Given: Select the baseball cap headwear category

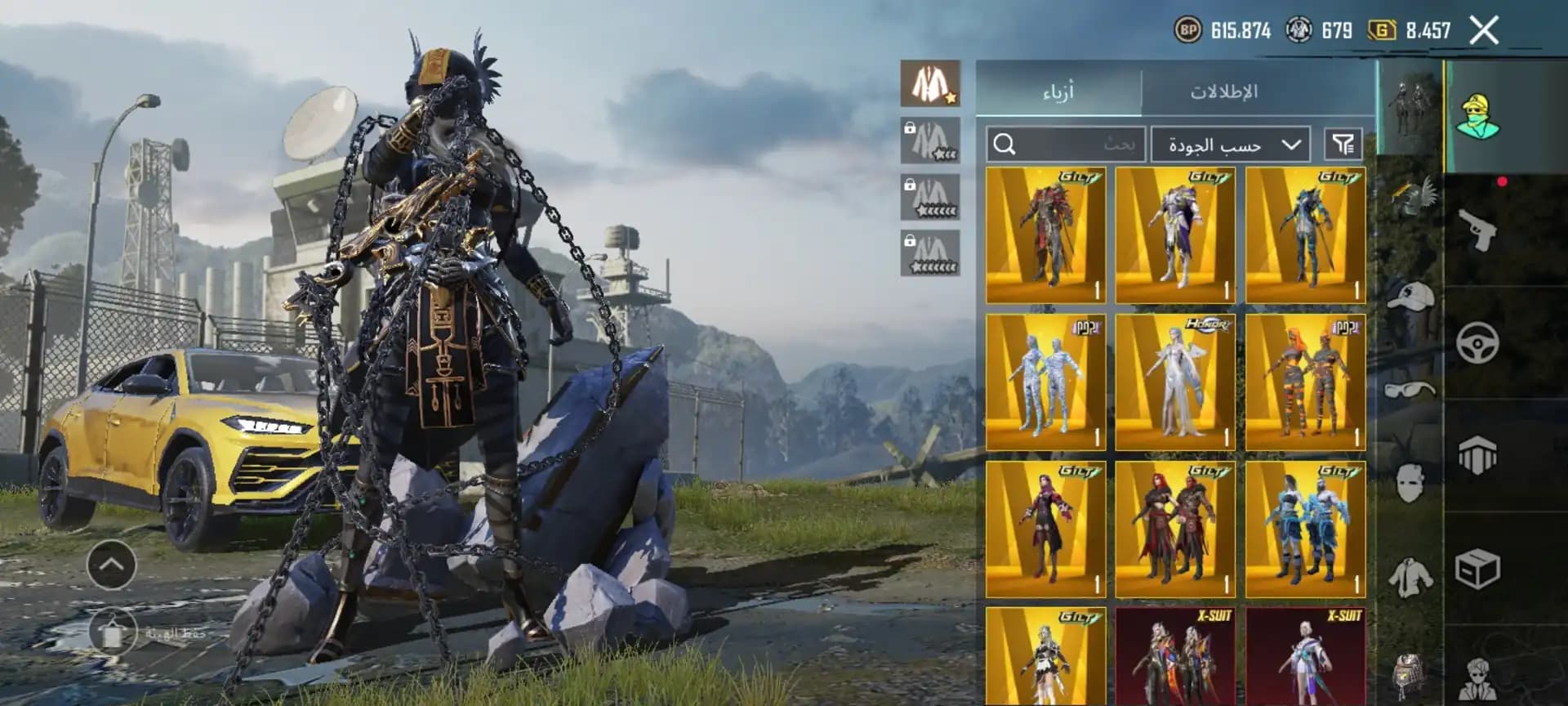Looking at the screenshot, I should pos(1412,297).
